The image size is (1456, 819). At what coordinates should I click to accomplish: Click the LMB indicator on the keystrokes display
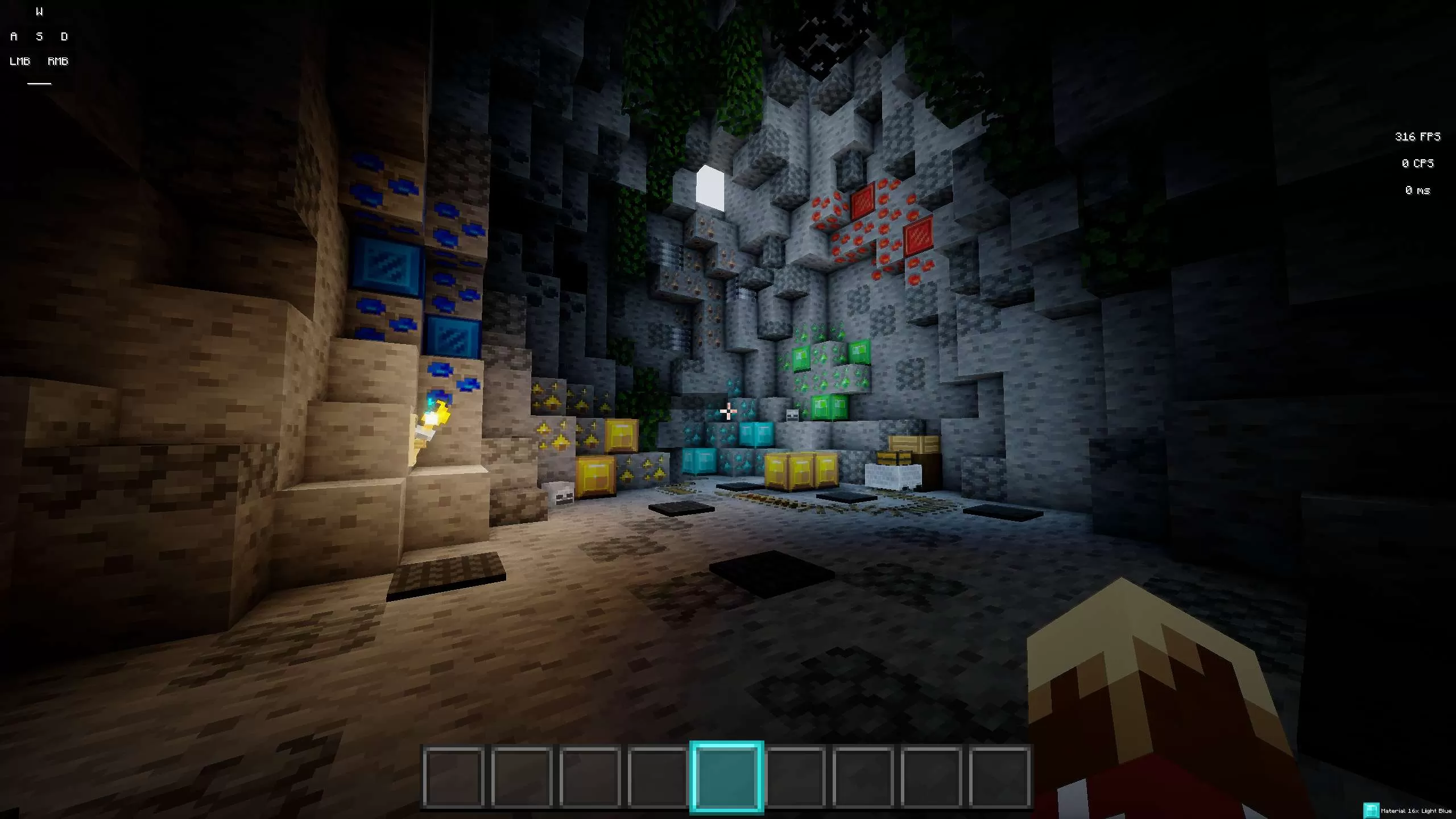pyautogui.click(x=19, y=61)
